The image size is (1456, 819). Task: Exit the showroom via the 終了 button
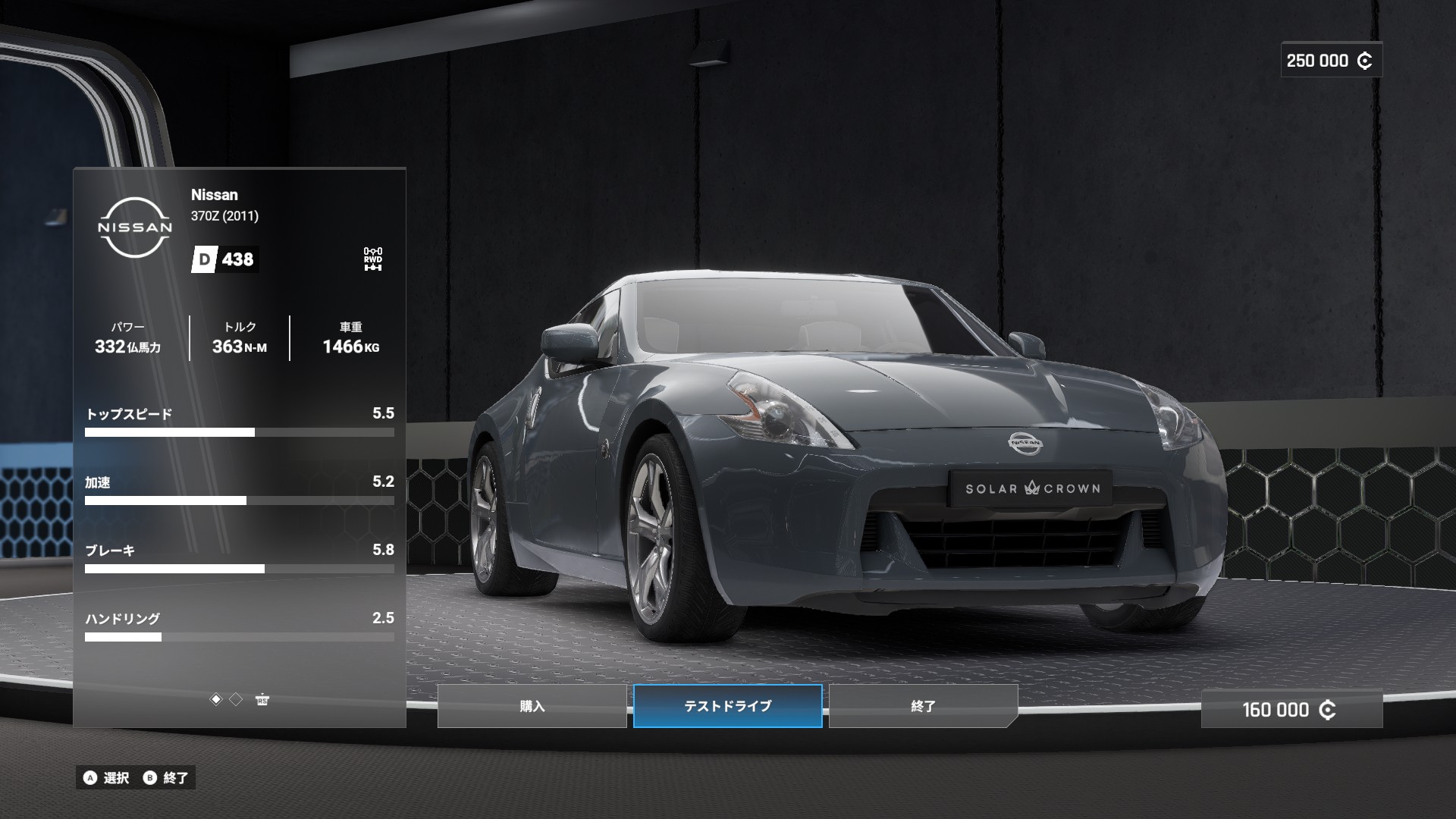point(923,706)
